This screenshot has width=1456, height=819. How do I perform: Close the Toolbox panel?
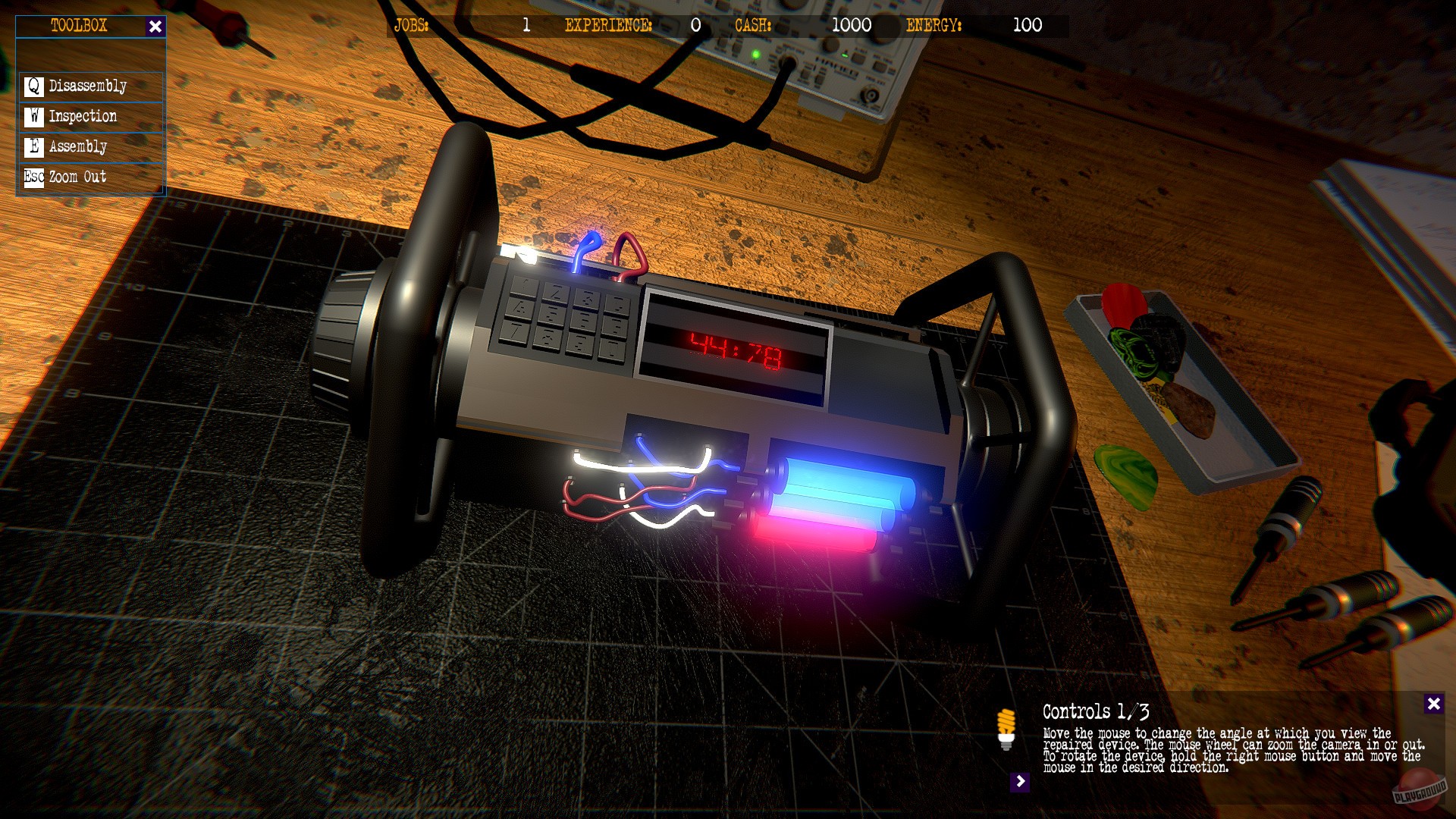coord(156,25)
